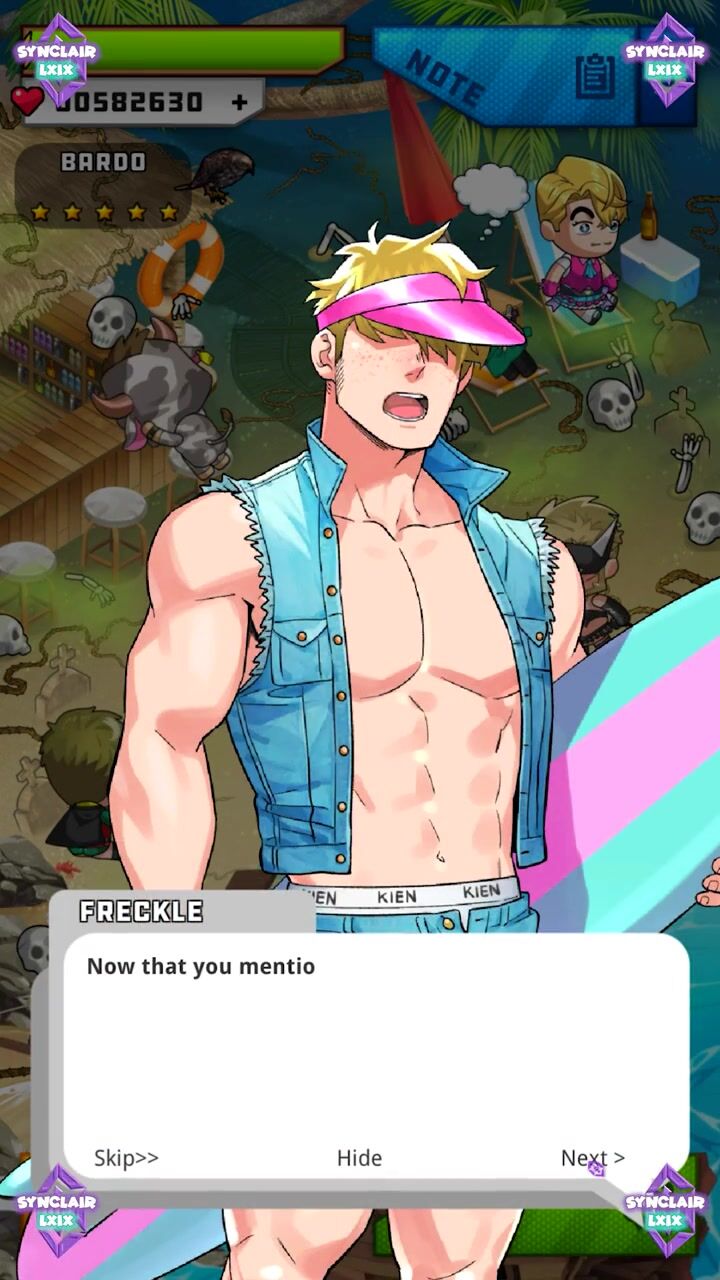Open the Note clipboard panel

point(595,76)
